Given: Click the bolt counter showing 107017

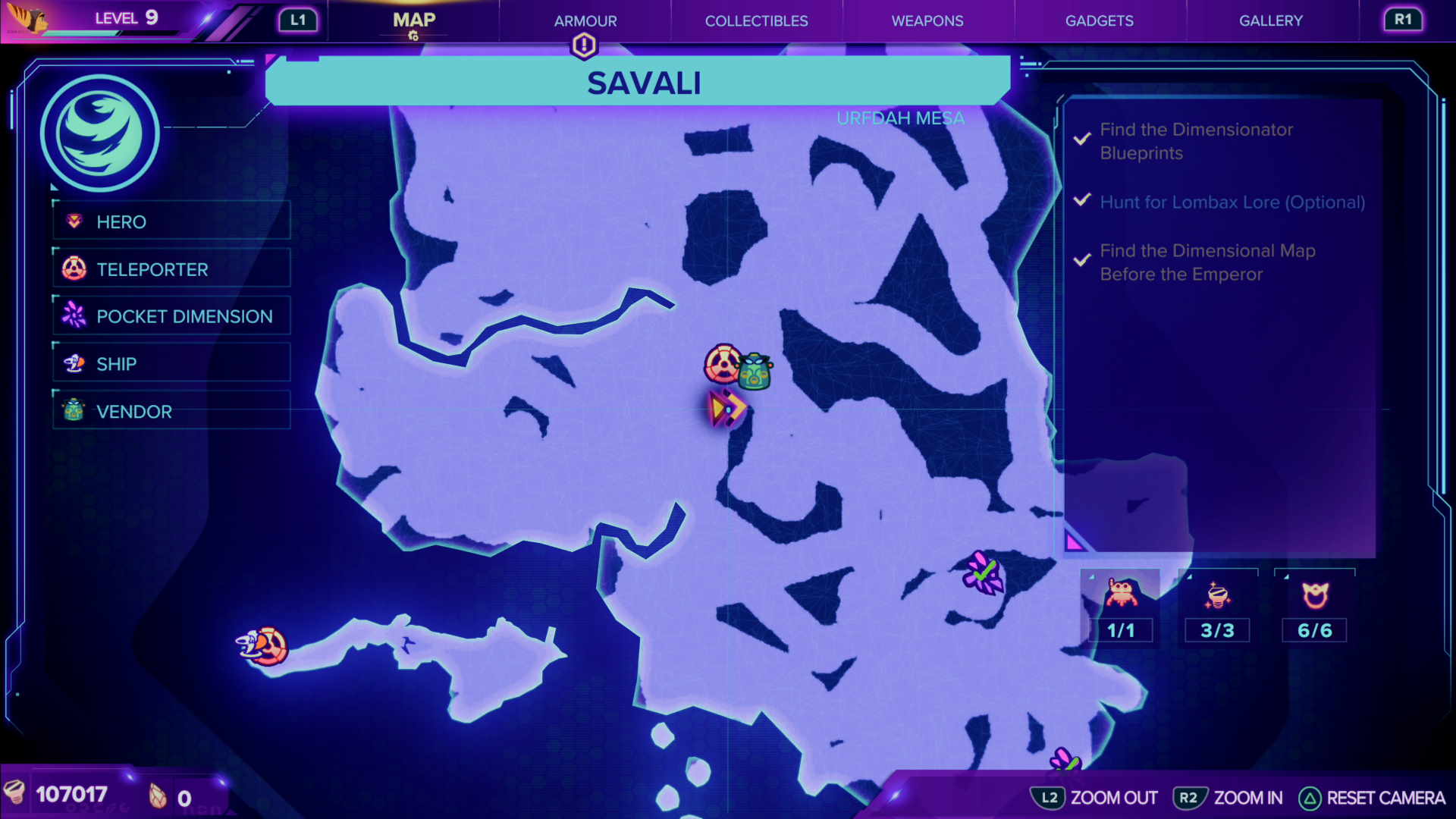Looking at the screenshot, I should pos(72,795).
